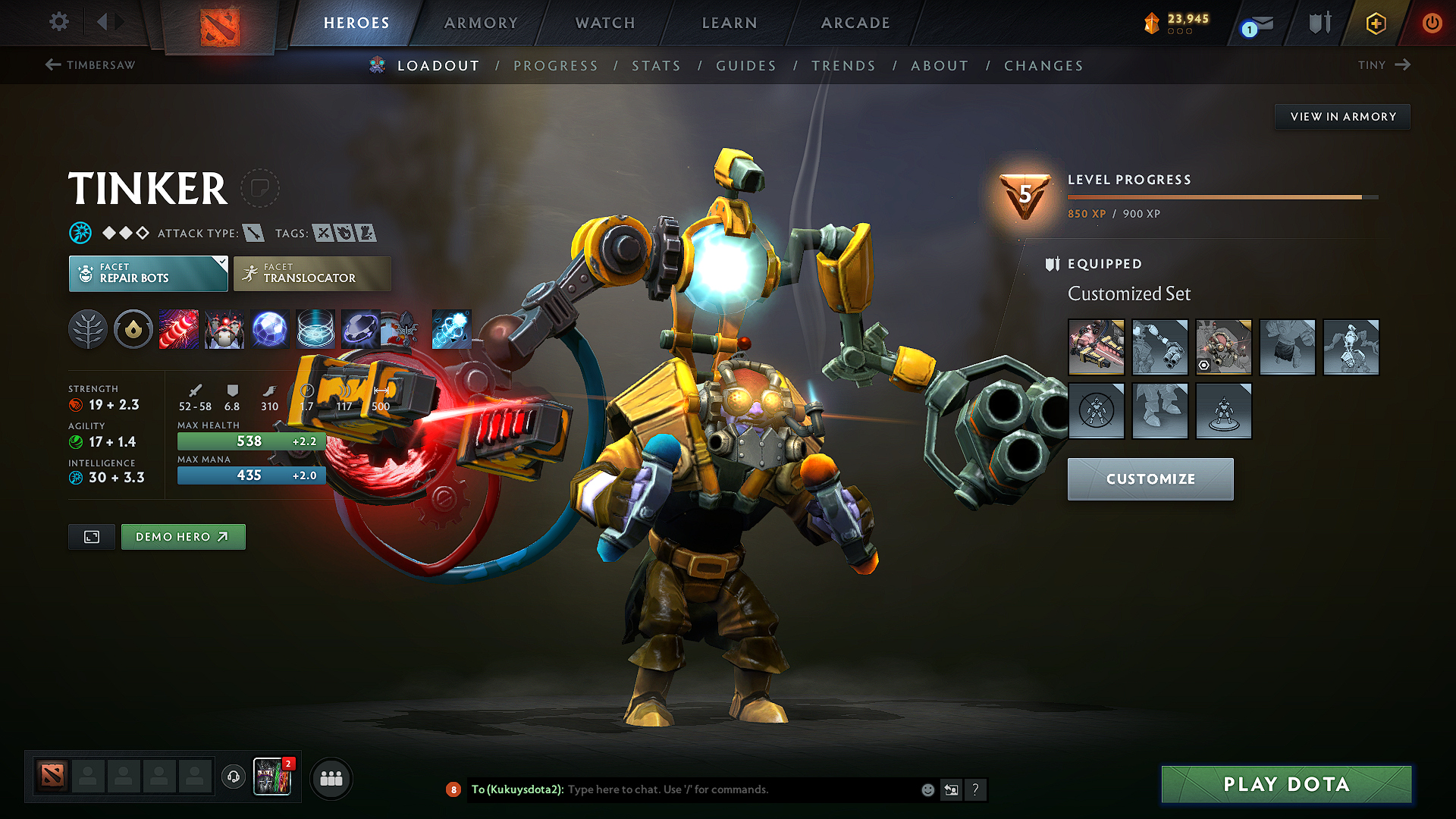Open the settings gear icon
This screenshot has width=1456, height=819.
coord(58,22)
